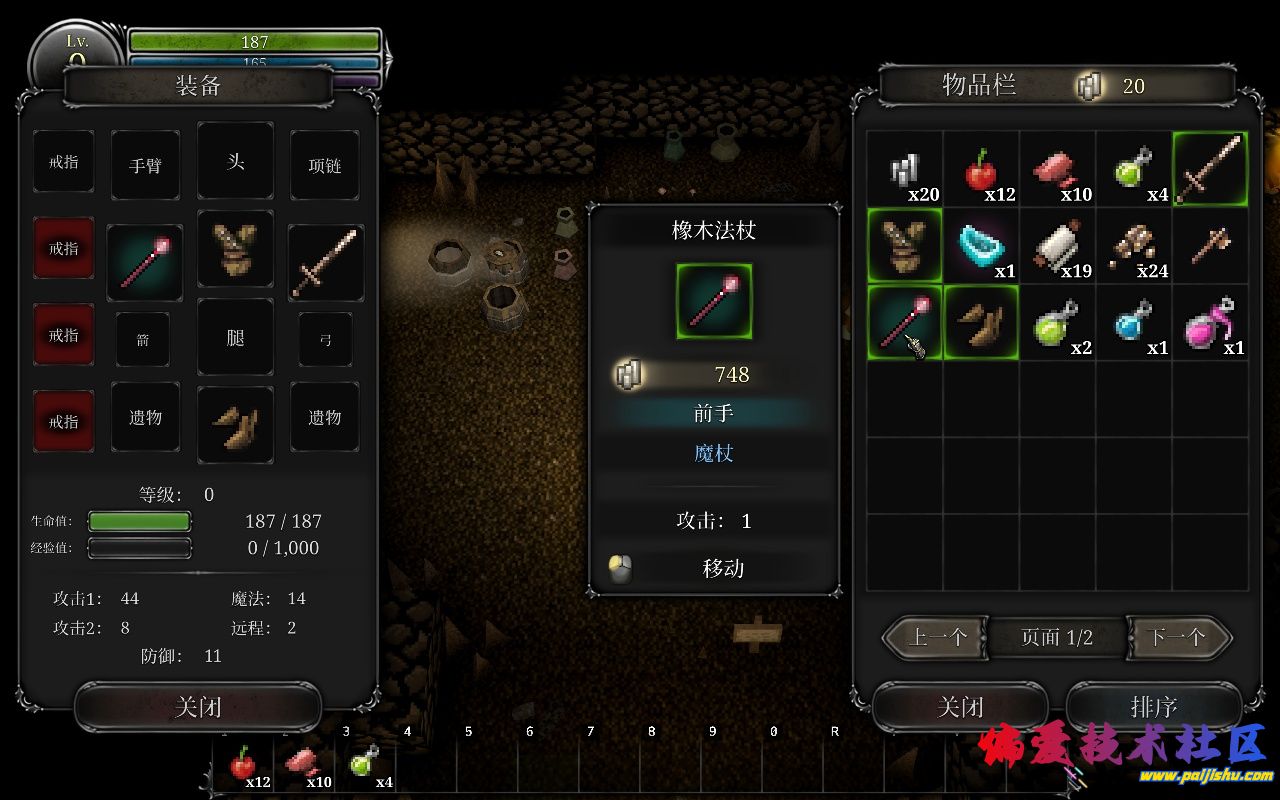Close the inventory panel
The width and height of the screenshot is (1280, 800).
coord(960,707)
